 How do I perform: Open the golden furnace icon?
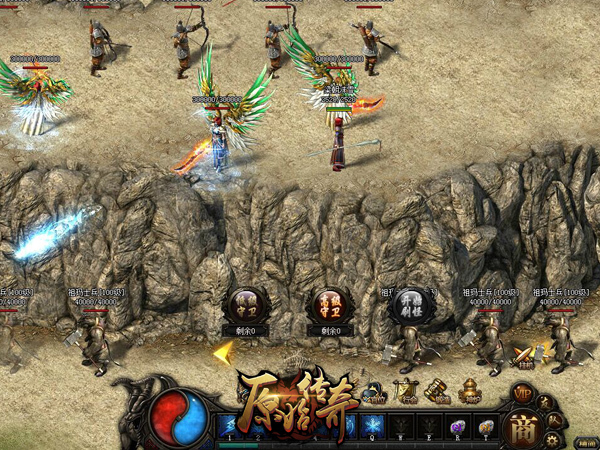(x=469, y=391)
